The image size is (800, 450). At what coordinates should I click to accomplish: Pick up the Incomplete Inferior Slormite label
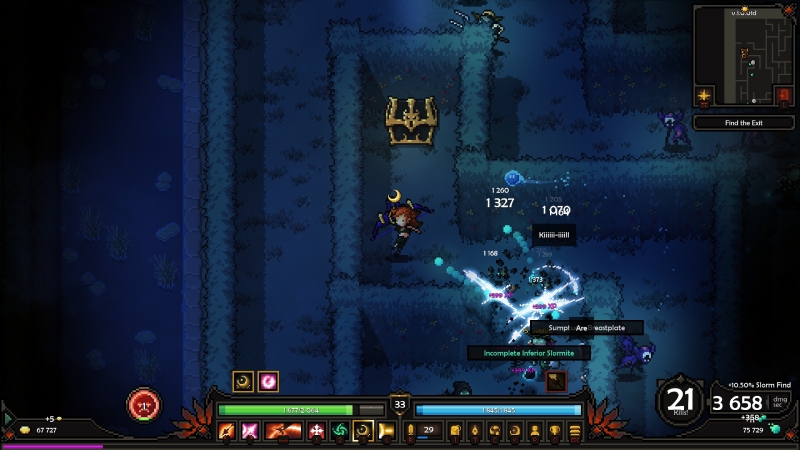528,352
